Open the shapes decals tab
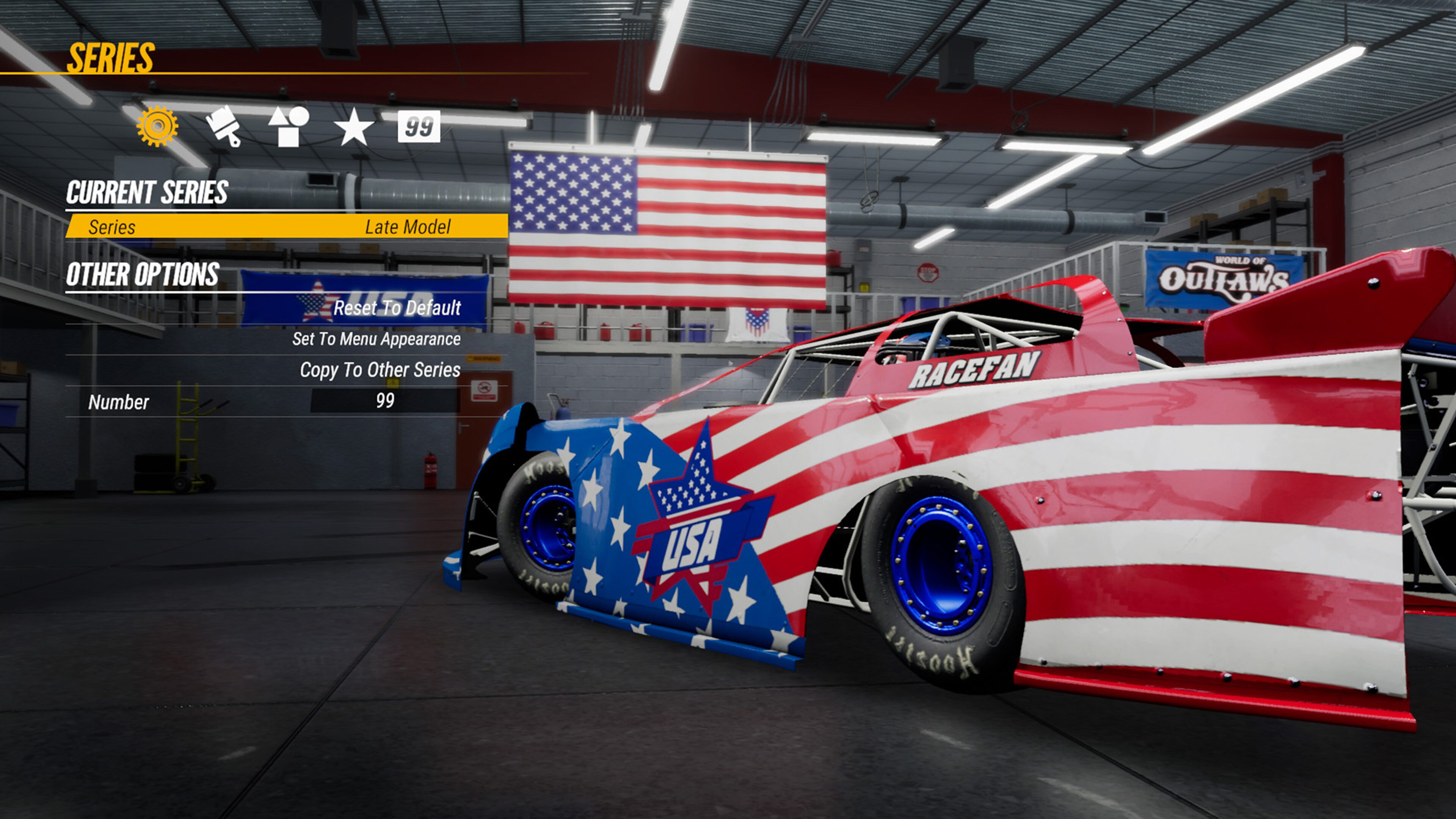This screenshot has width=1456, height=819. [x=288, y=126]
